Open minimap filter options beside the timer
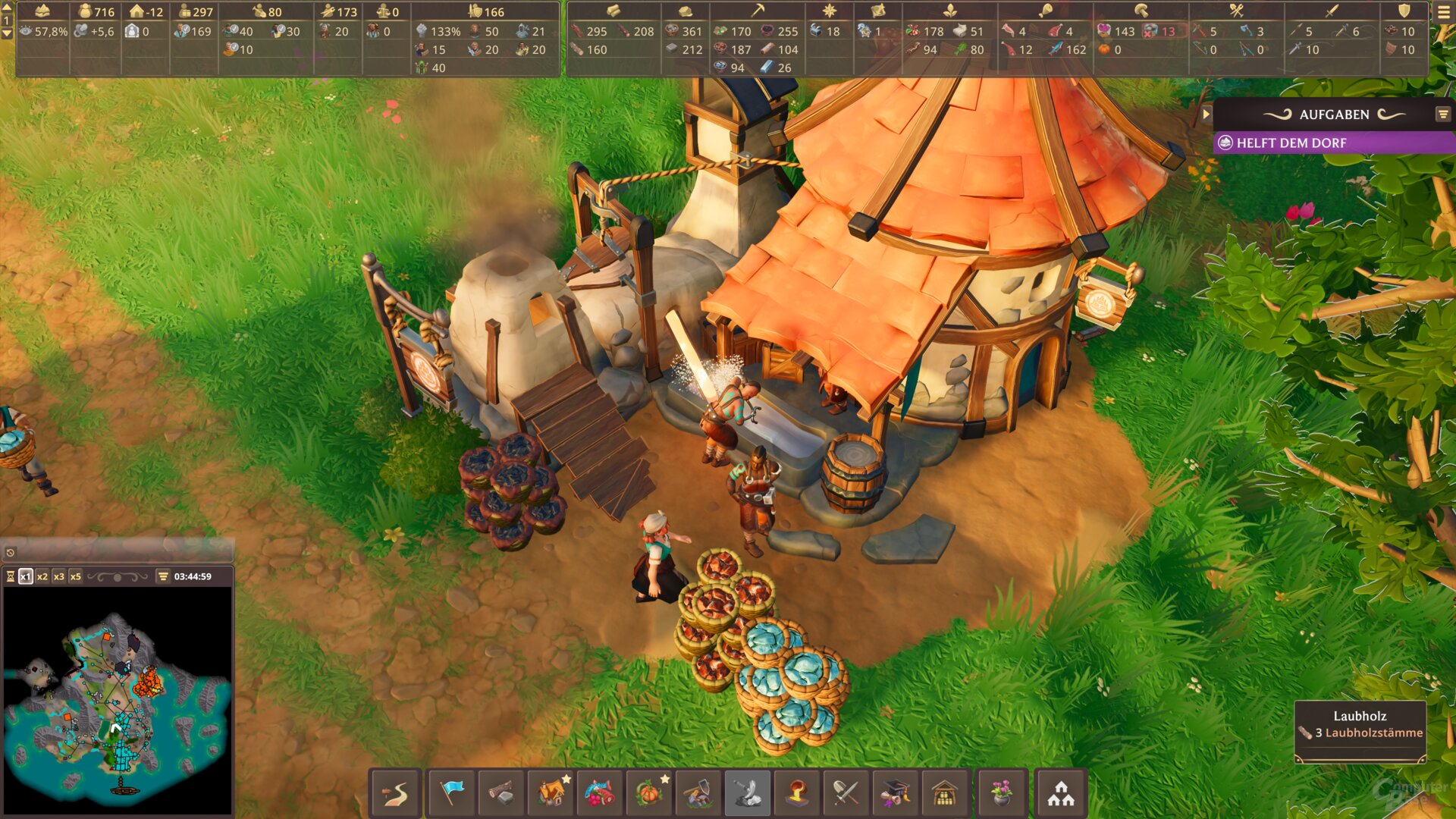 [163, 576]
